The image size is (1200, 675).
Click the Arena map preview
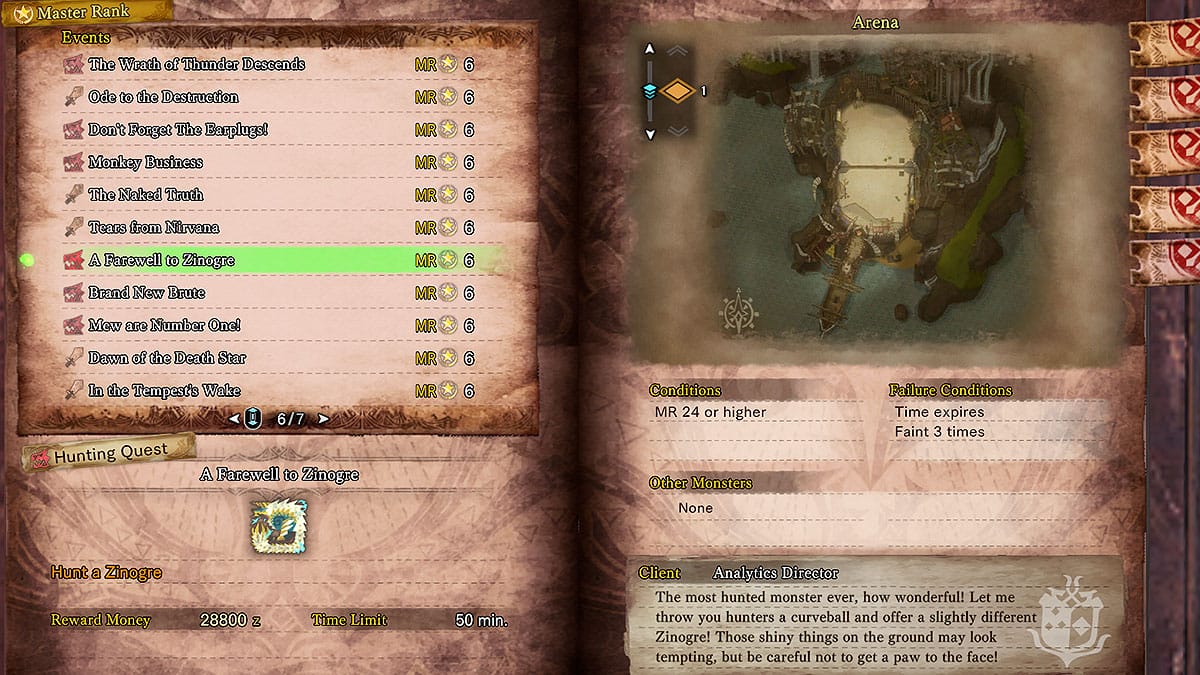(875, 200)
